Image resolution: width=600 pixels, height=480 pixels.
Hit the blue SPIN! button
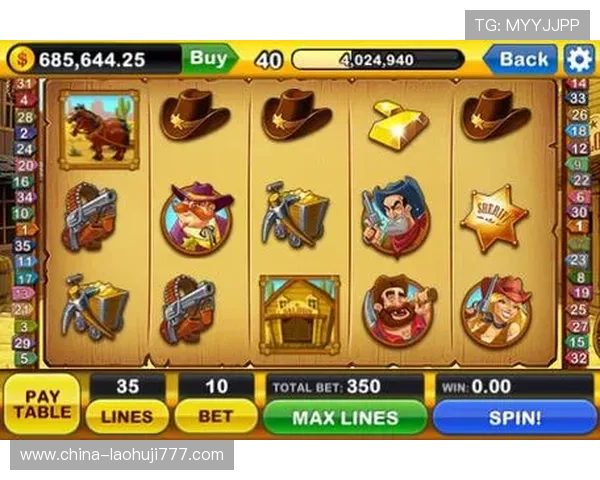point(513,417)
